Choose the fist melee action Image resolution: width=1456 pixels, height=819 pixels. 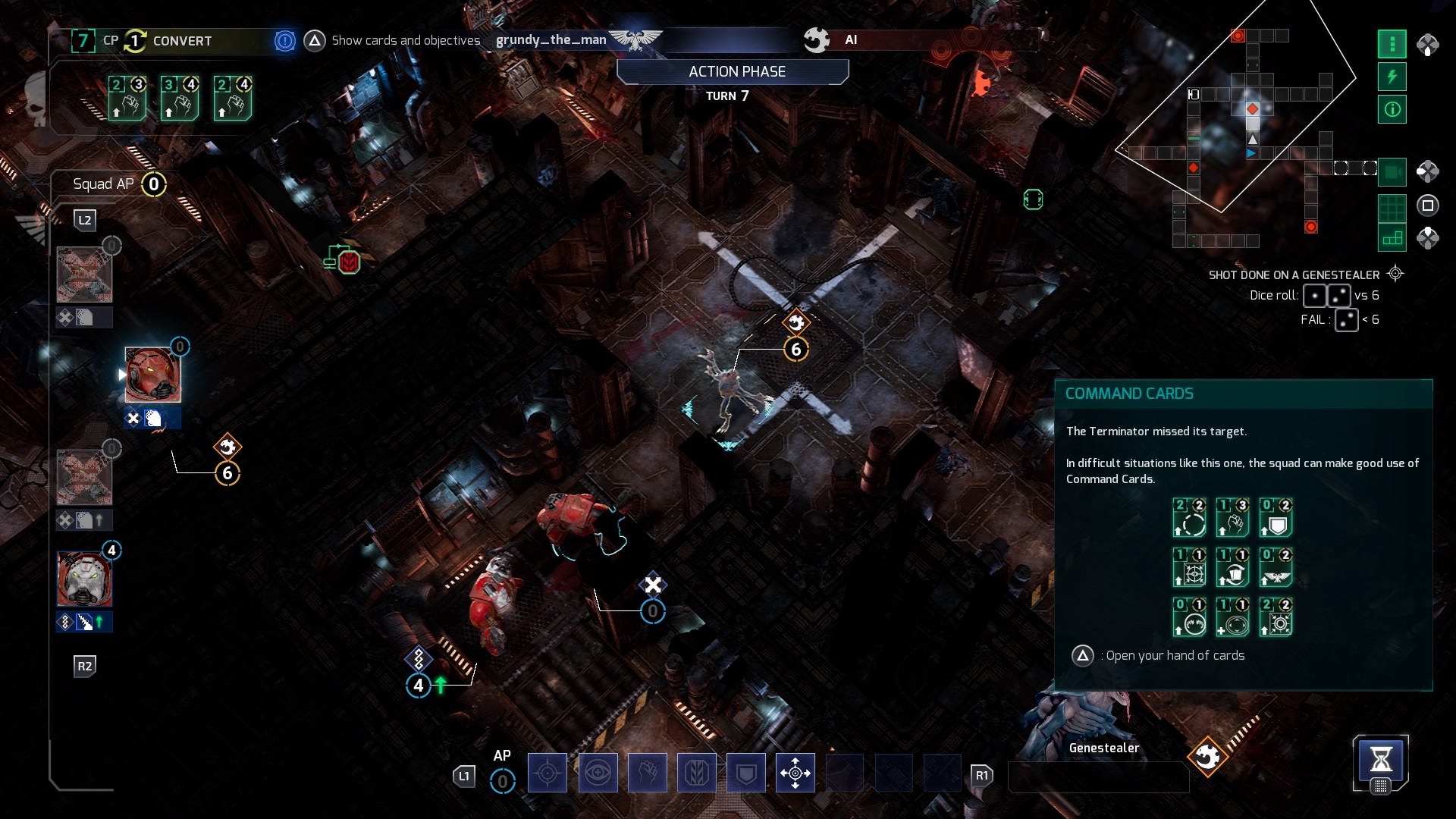tap(647, 773)
